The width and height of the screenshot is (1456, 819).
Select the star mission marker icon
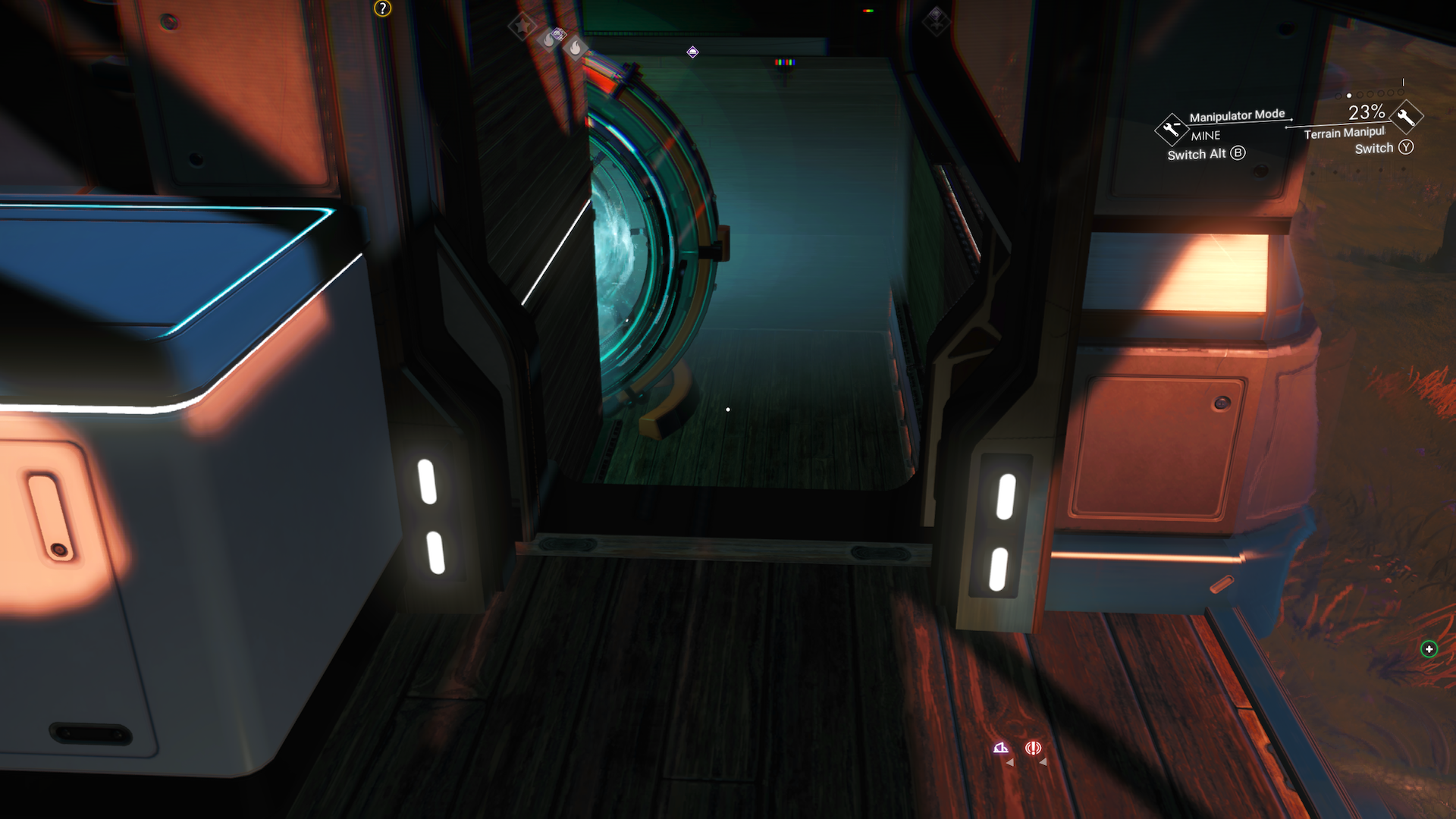point(522,26)
